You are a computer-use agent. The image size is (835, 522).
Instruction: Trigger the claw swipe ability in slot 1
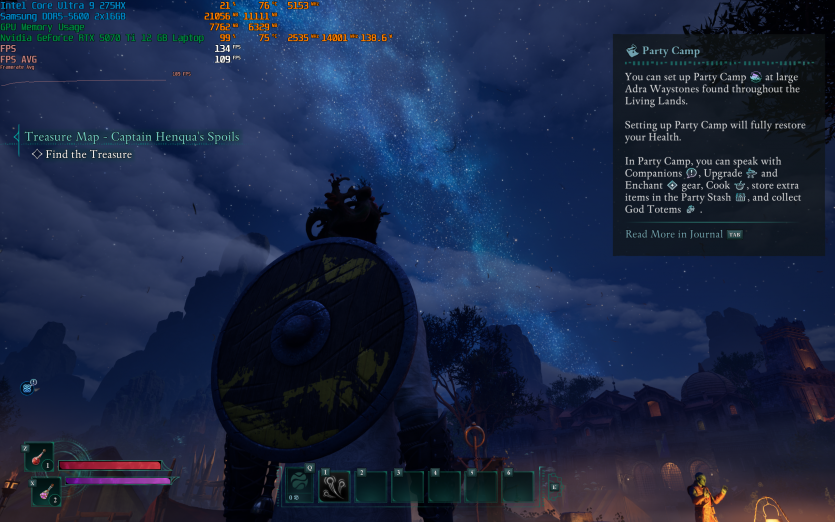(335, 486)
